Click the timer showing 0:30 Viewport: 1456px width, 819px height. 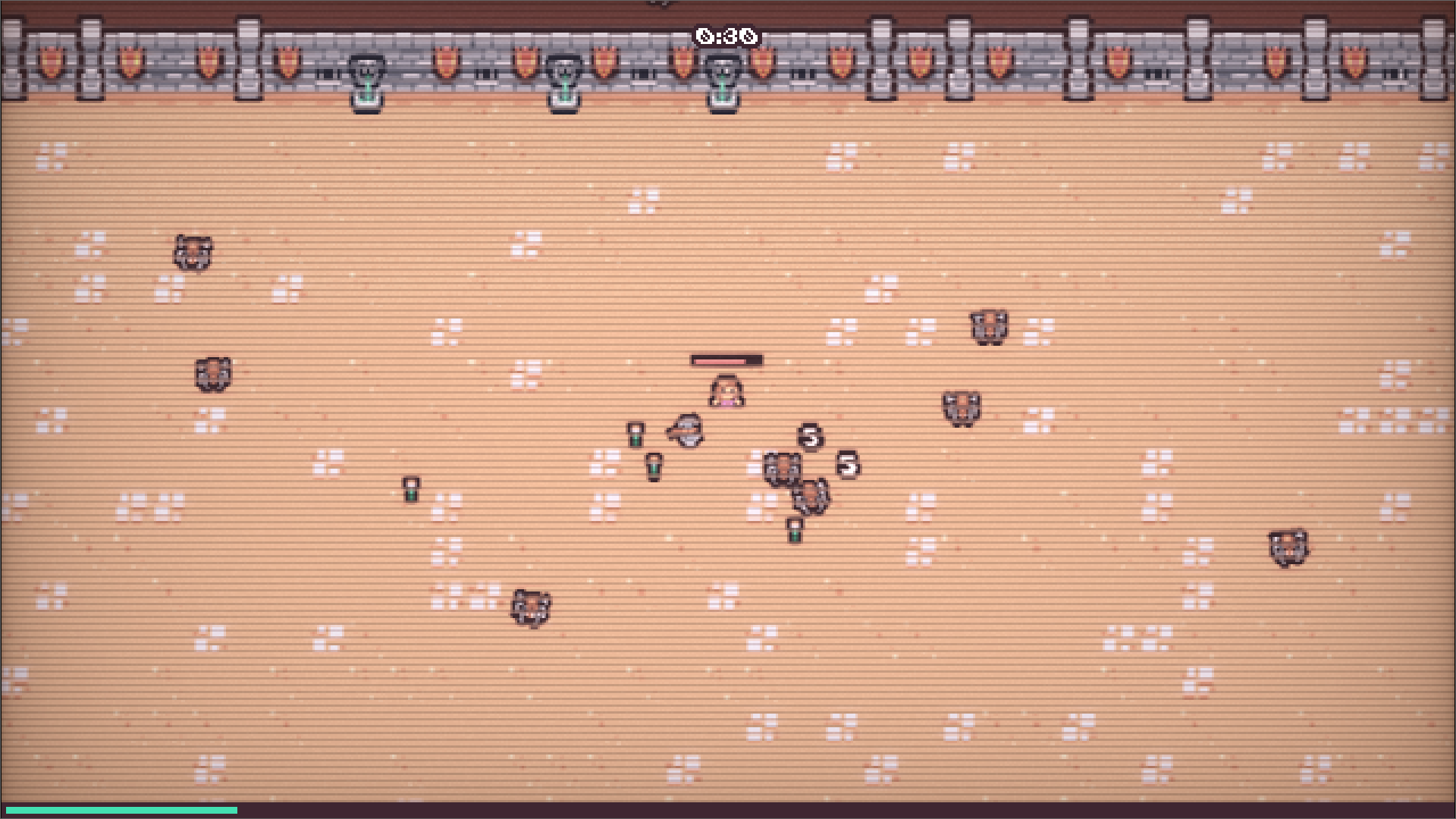[x=726, y=33]
